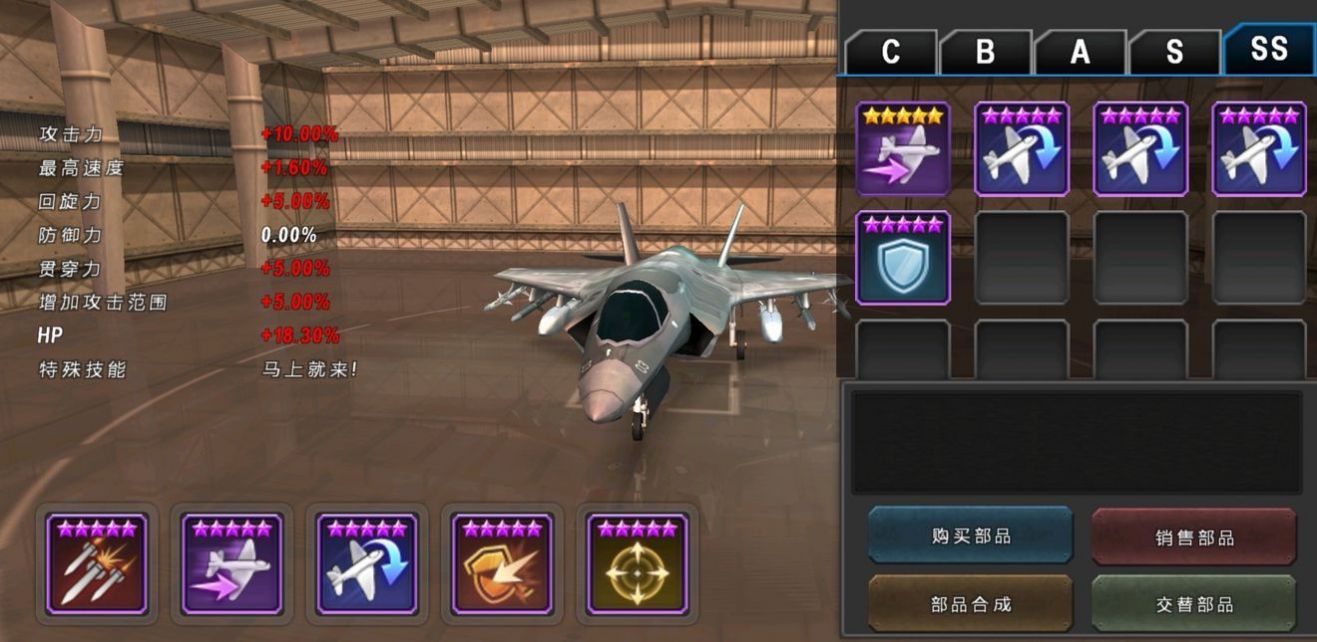Show the SS grade parts tab

[x=1268, y=49]
